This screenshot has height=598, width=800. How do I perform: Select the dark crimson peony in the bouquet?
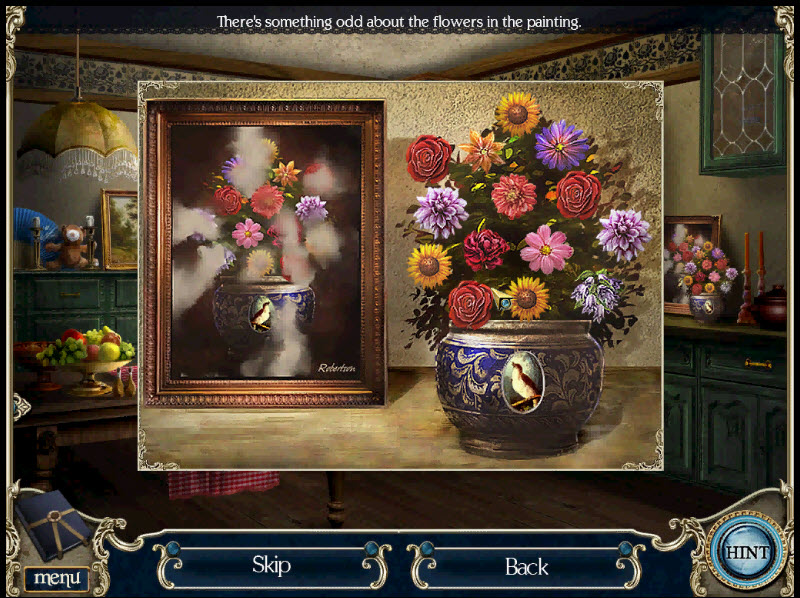[x=488, y=248]
